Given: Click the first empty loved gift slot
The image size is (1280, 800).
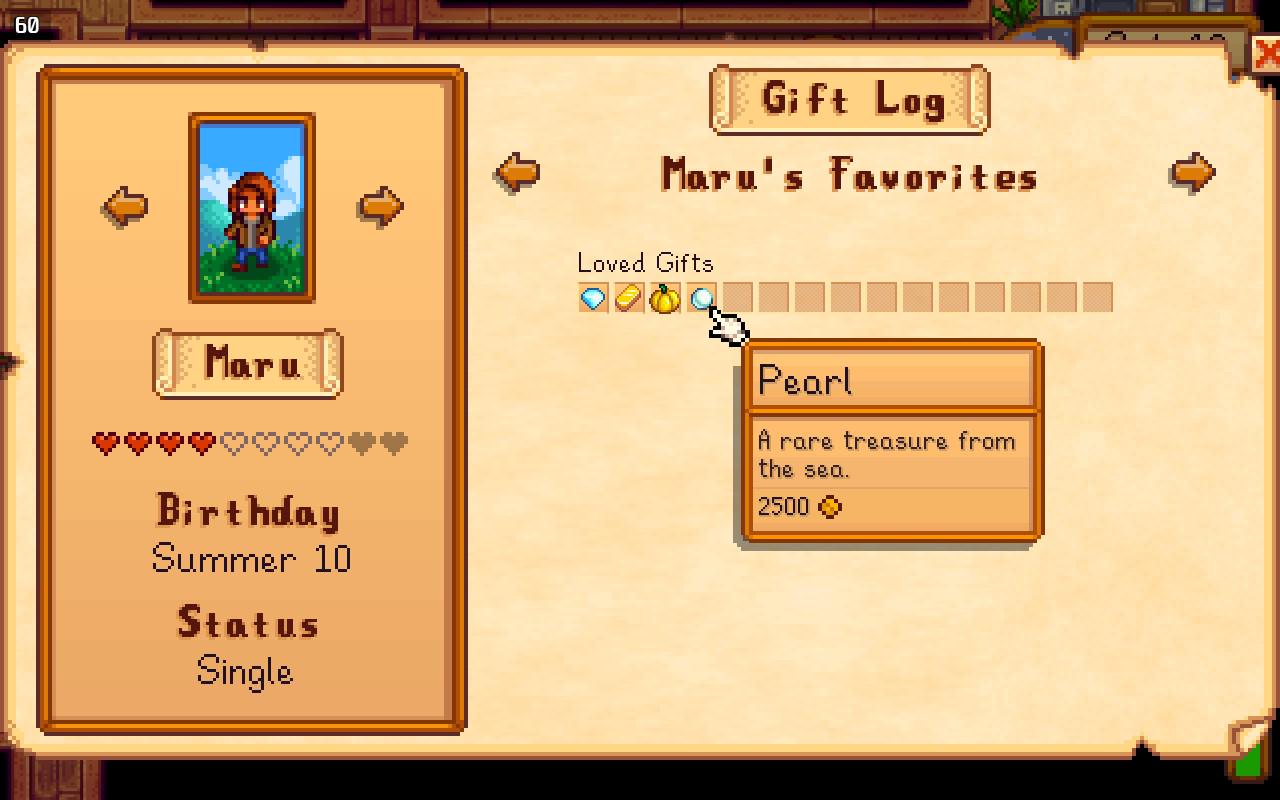Looking at the screenshot, I should (x=737, y=298).
